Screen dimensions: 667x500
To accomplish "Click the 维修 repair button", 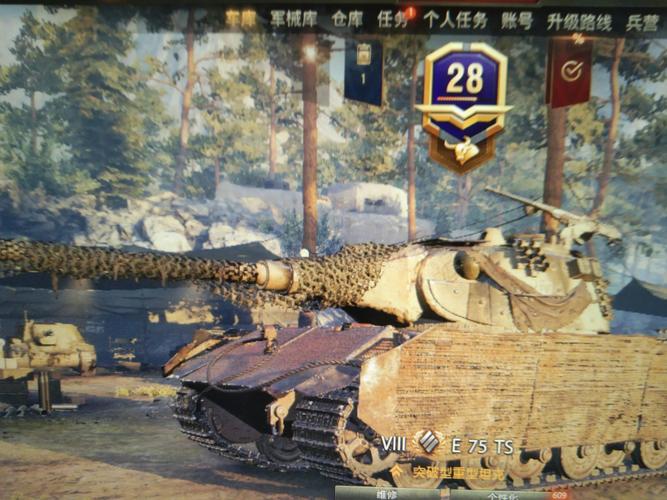I will point(384,493).
